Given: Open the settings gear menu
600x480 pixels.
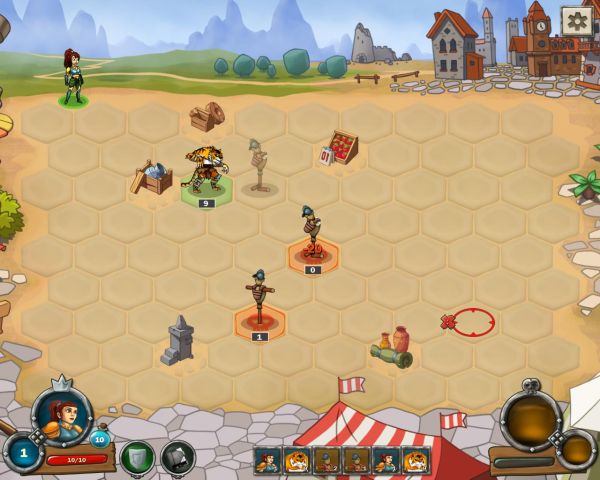Looking at the screenshot, I should (575, 20).
